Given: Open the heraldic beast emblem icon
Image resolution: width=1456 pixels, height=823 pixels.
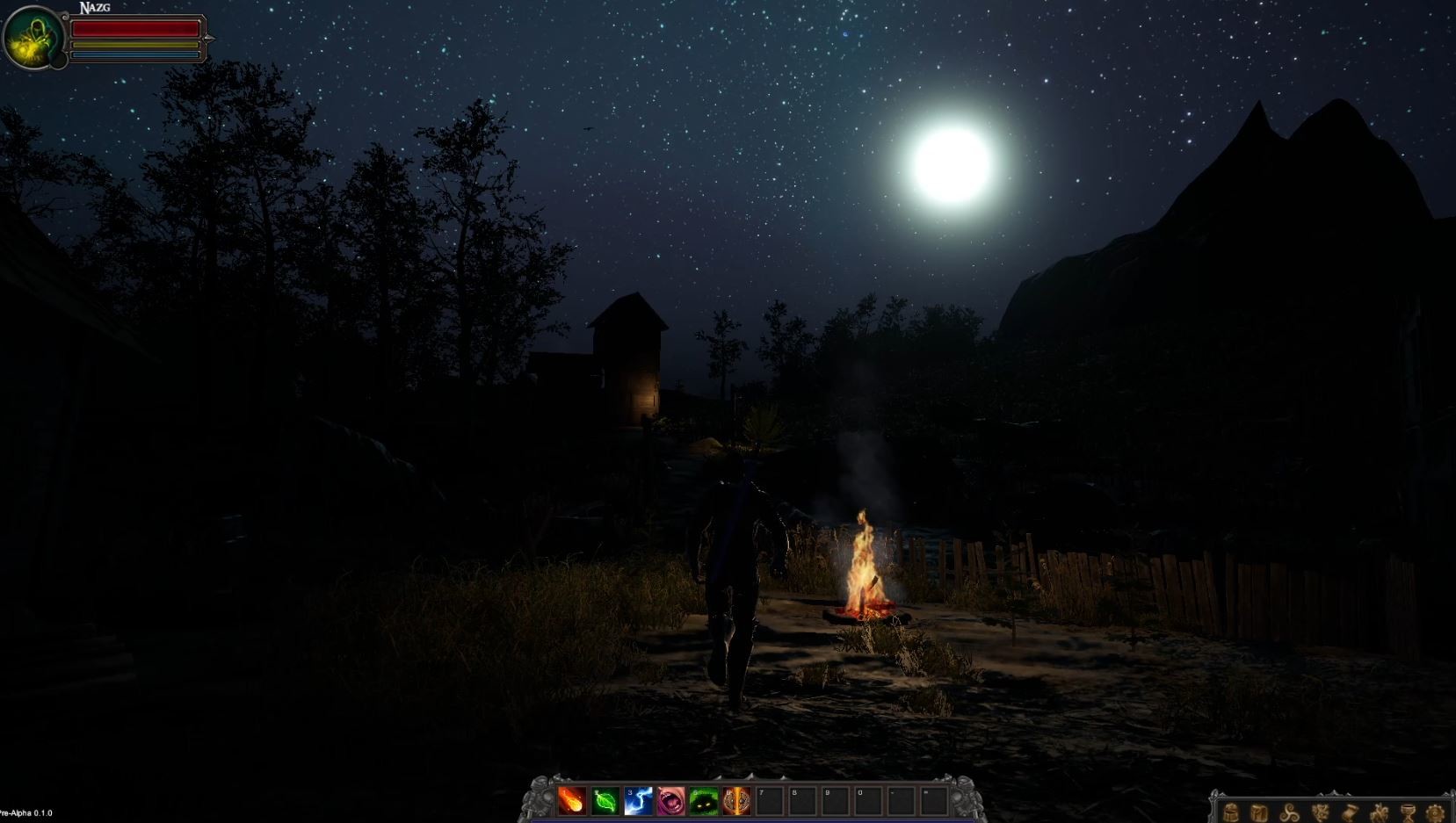Looking at the screenshot, I should point(1321,812).
